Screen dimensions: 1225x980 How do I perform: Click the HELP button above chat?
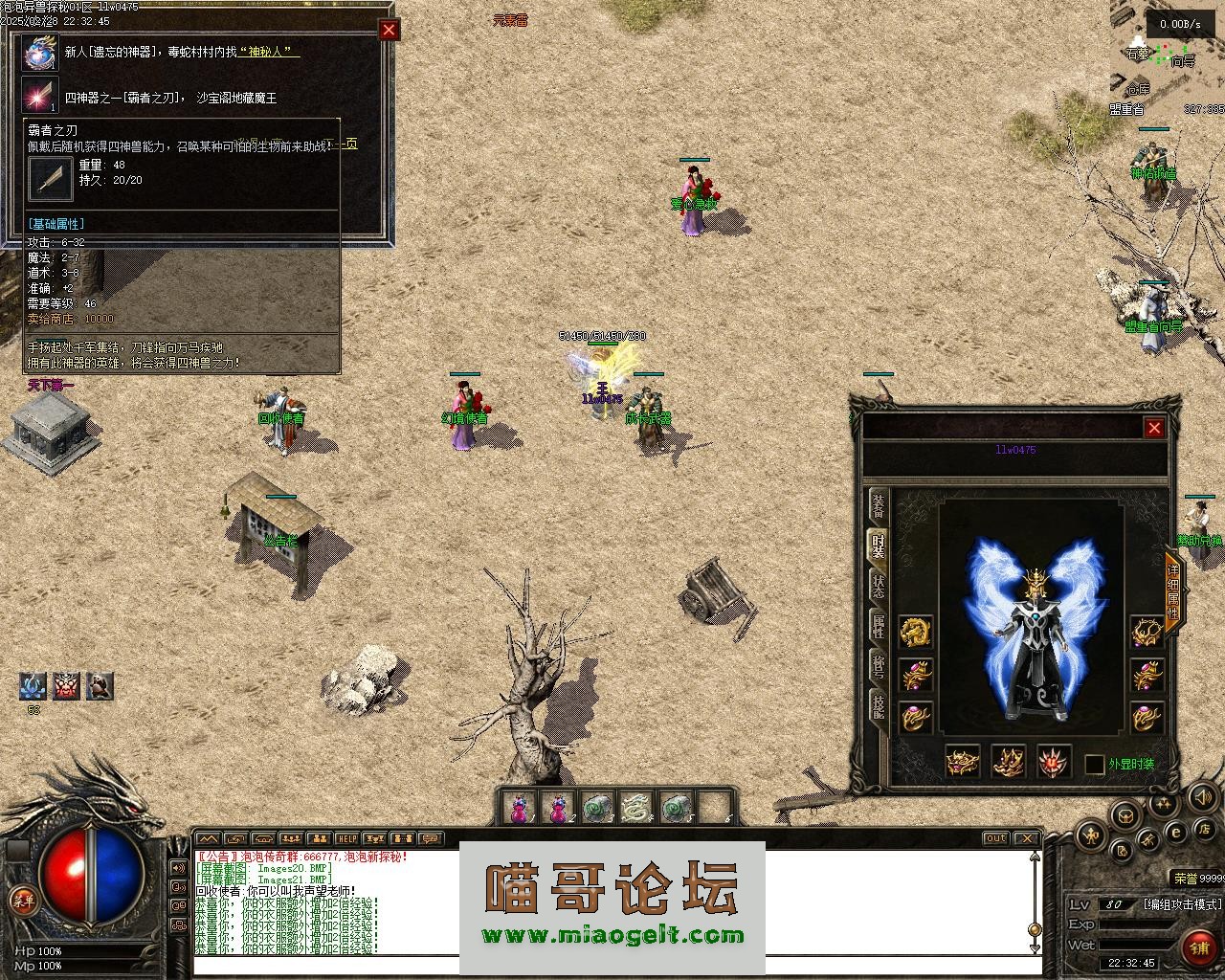(x=346, y=838)
